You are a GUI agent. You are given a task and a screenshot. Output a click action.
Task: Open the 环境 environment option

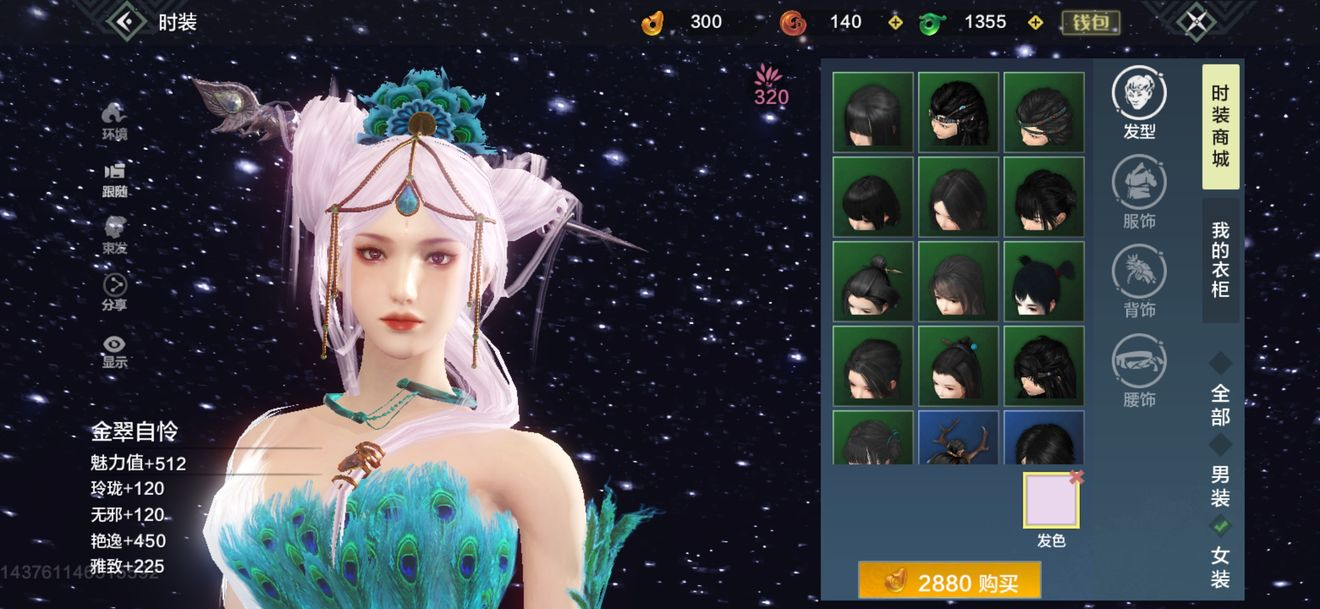point(115,119)
